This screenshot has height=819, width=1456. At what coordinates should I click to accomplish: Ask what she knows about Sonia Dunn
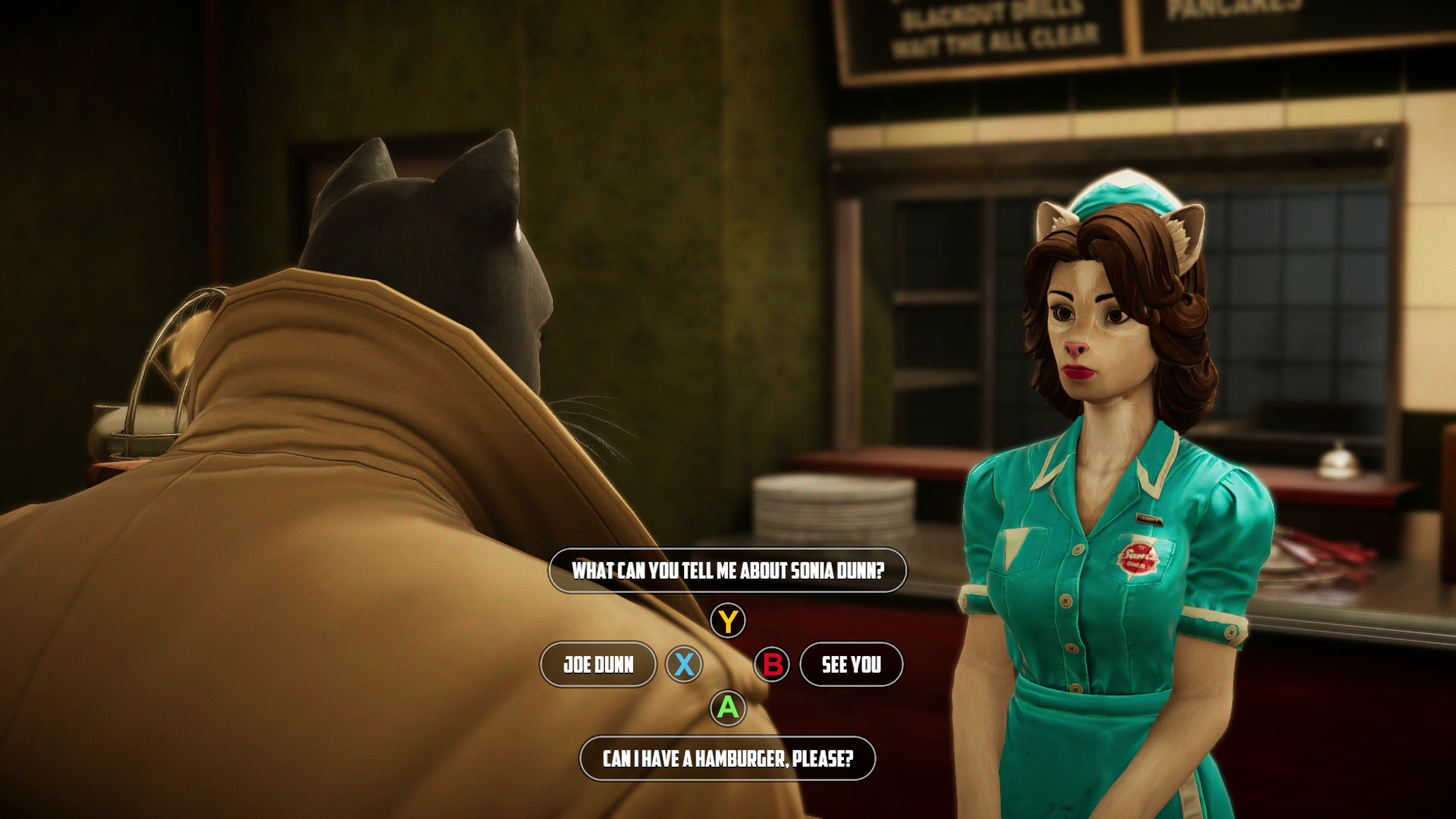727,570
